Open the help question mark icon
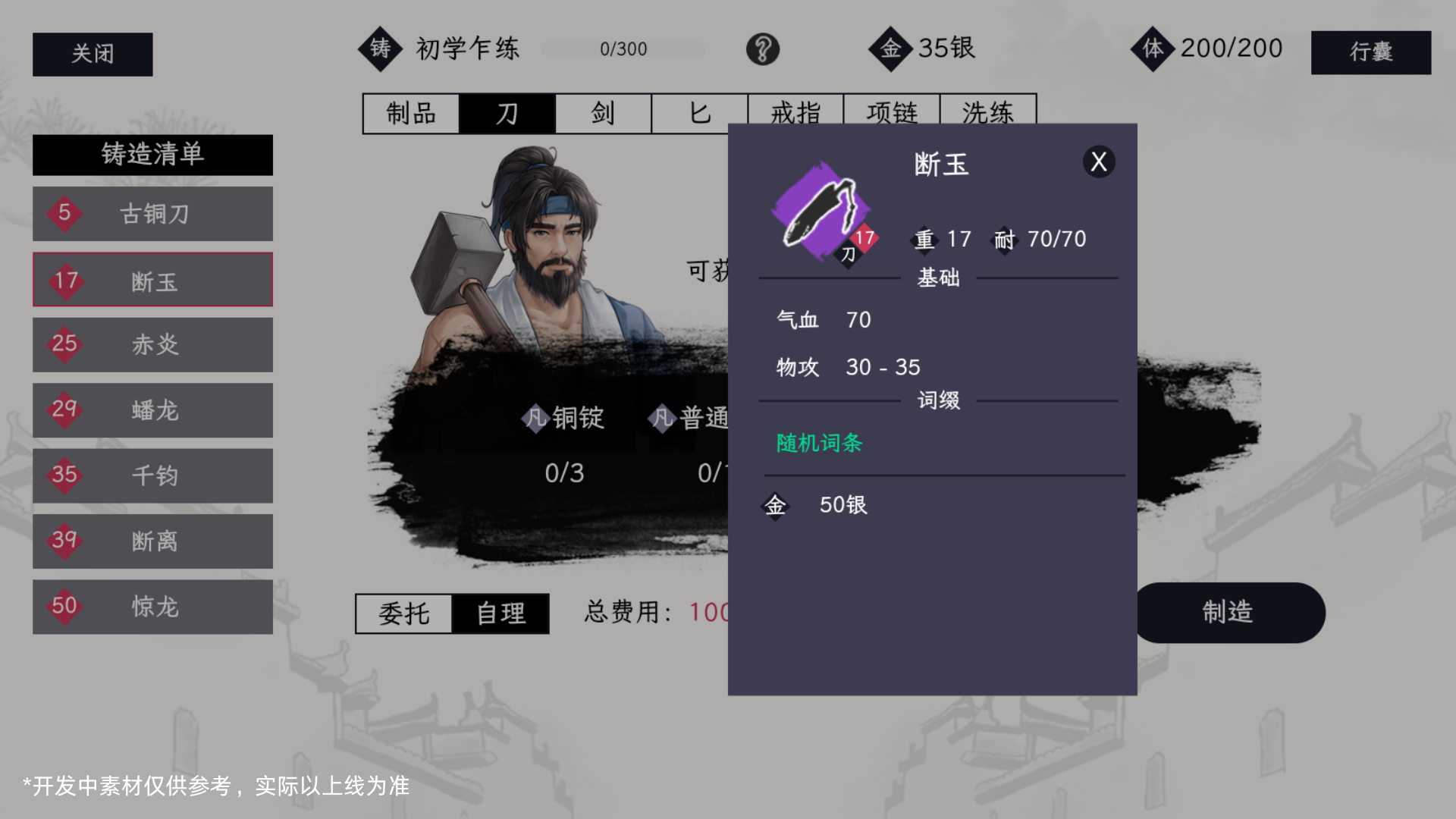 (x=762, y=49)
